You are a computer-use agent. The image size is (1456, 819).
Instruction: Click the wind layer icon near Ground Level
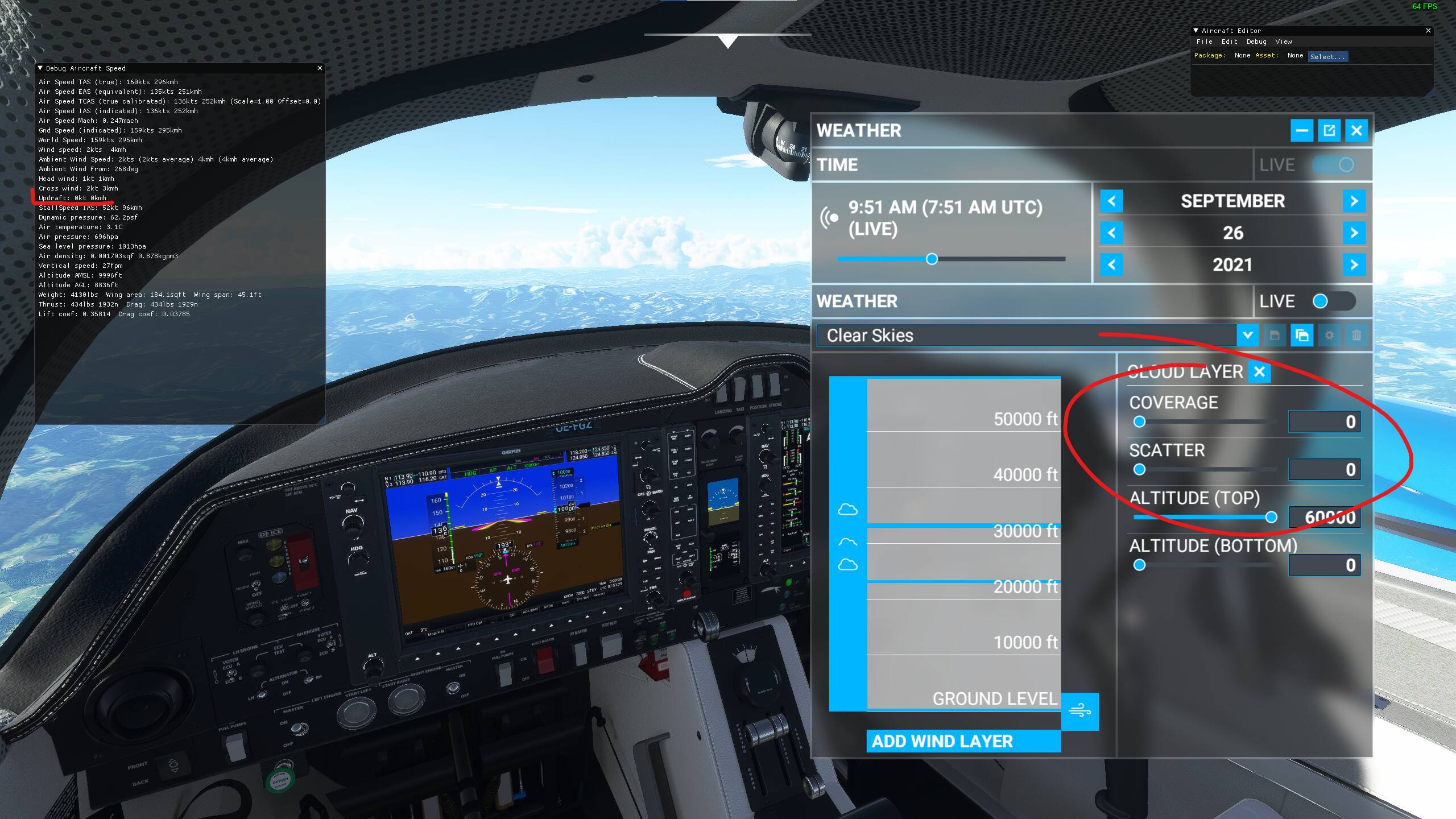click(1079, 712)
